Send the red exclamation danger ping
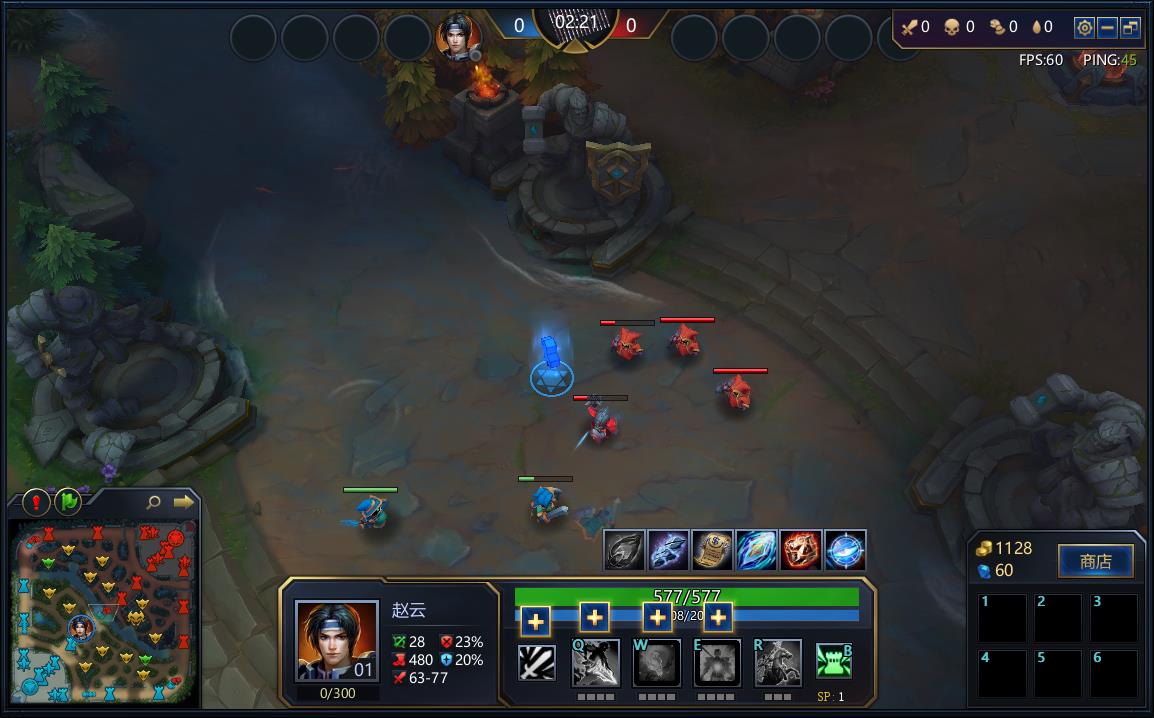 37,501
